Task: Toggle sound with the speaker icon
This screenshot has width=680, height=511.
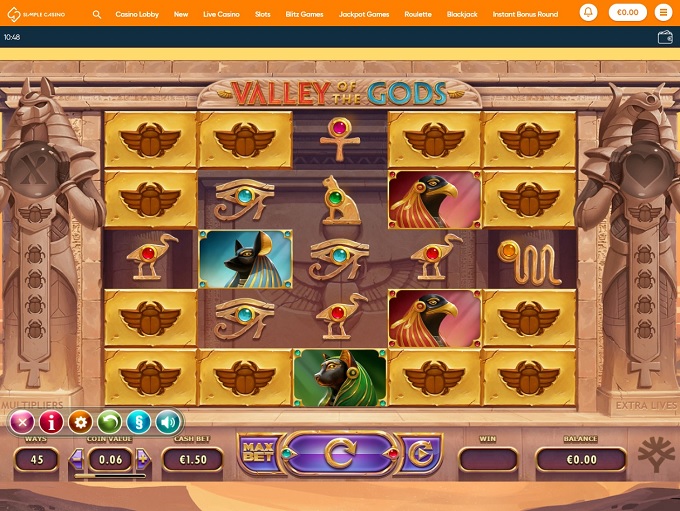Action: [x=167, y=422]
